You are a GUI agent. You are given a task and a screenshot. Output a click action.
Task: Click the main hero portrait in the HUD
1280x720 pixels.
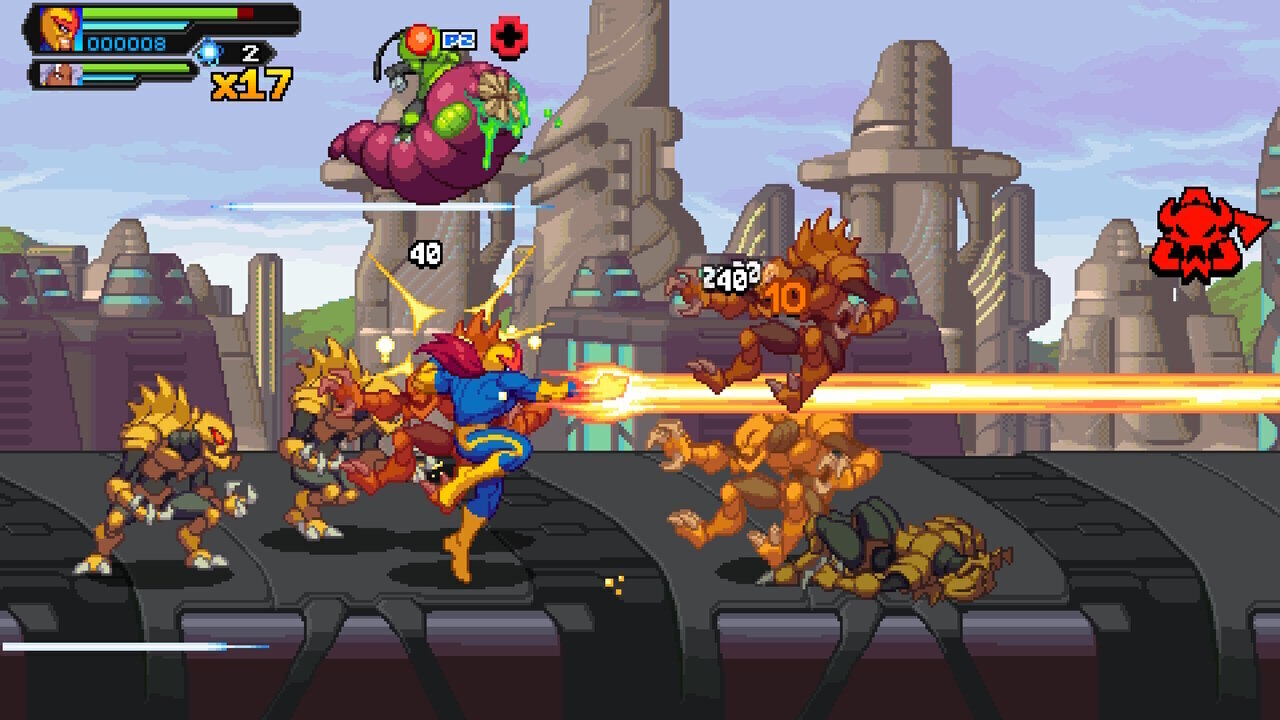(x=60, y=28)
